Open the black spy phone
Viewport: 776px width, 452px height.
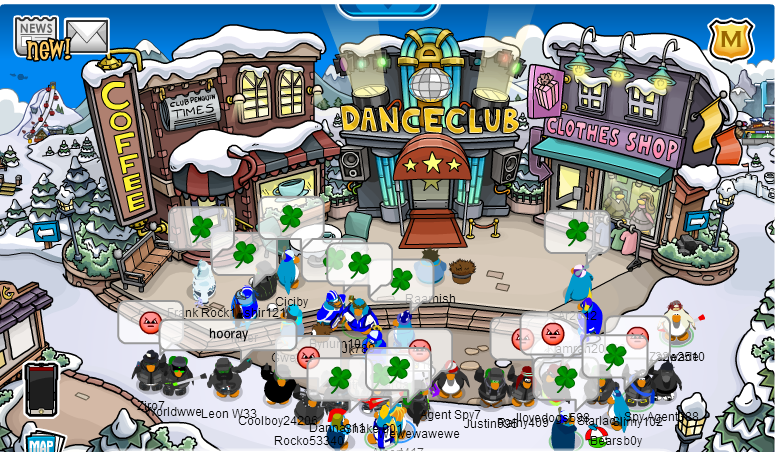click(x=41, y=388)
